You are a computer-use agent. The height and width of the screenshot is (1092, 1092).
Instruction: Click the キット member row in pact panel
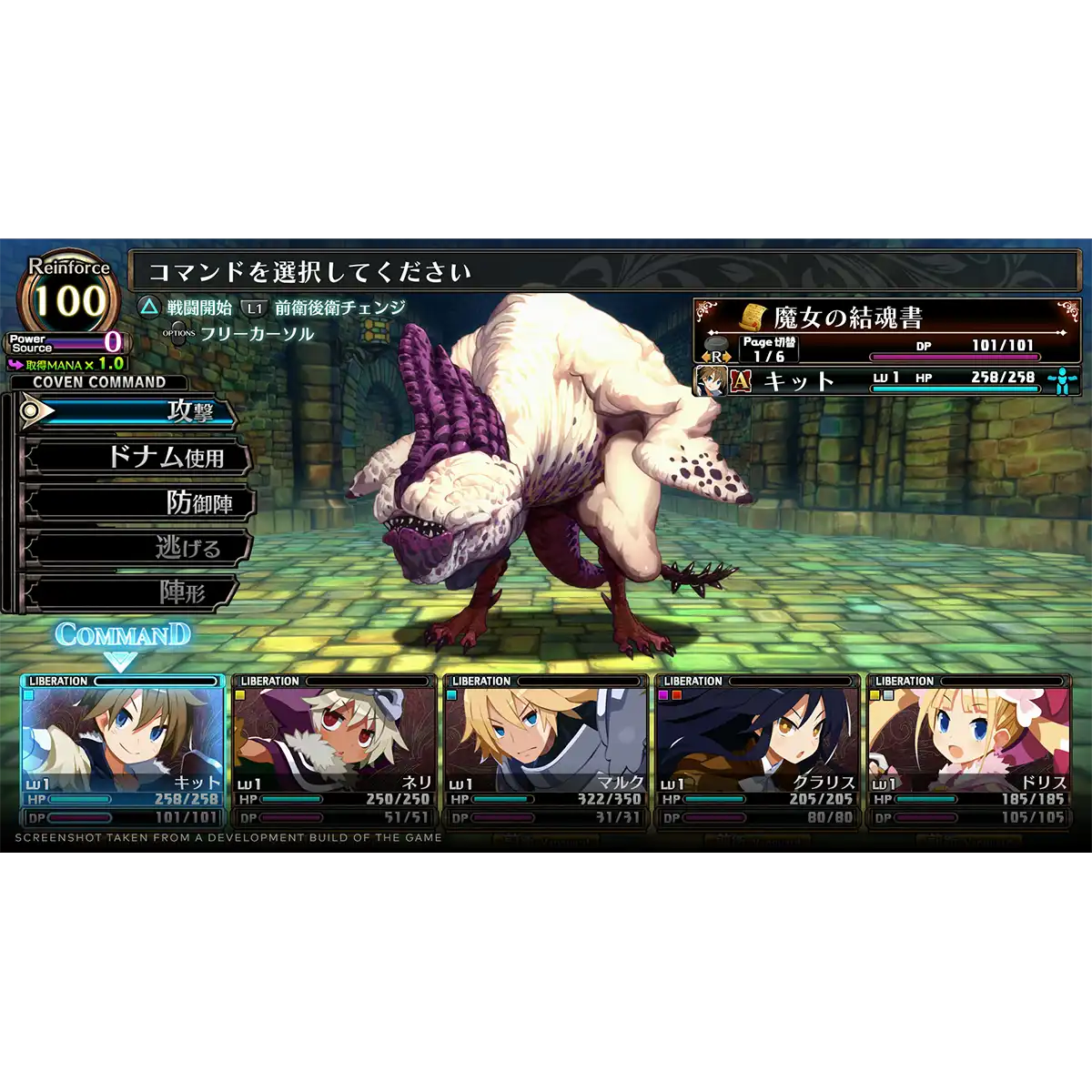pyautogui.click(x=886, y=379)
